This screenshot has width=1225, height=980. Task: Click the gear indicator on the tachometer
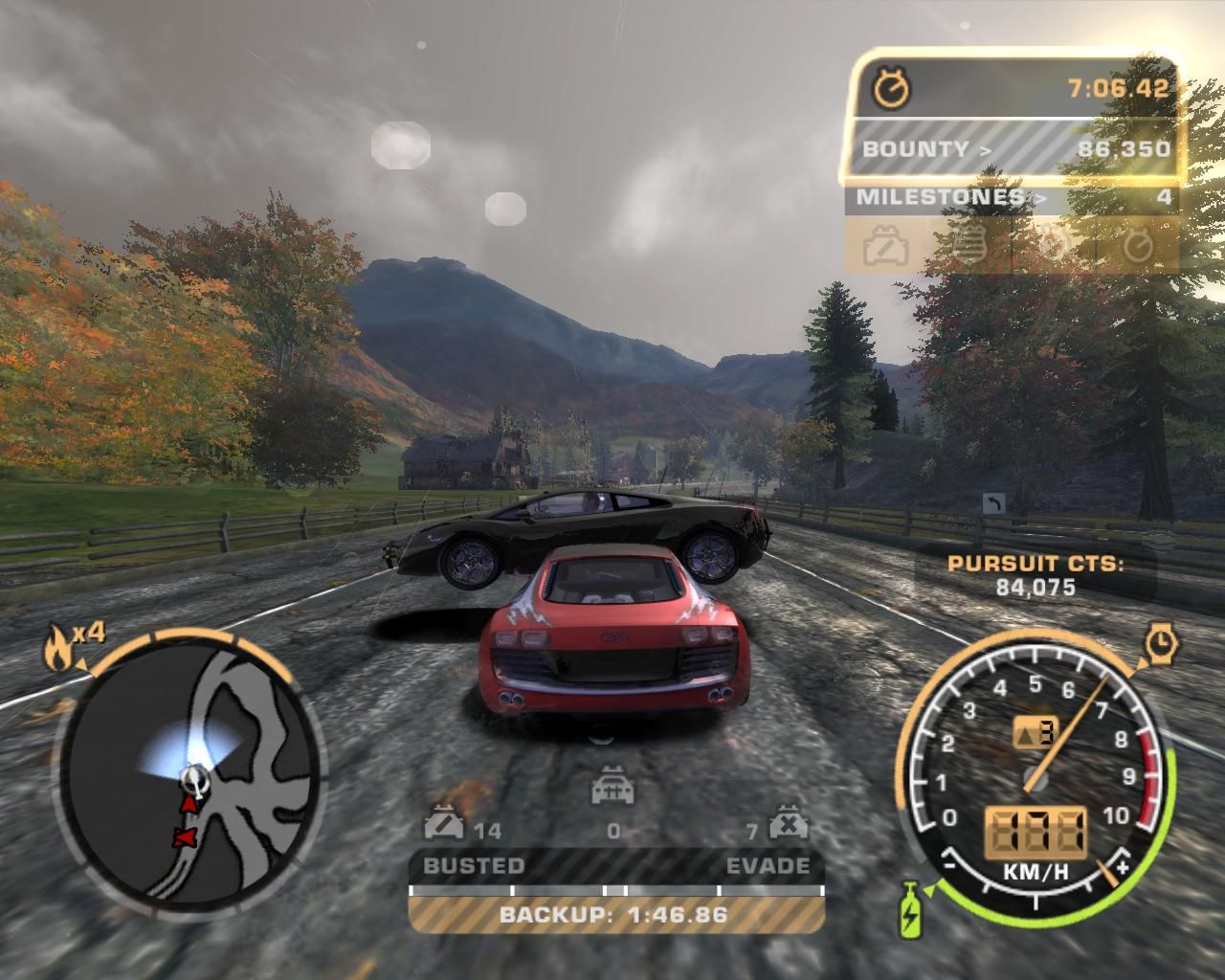[1034, 734]
